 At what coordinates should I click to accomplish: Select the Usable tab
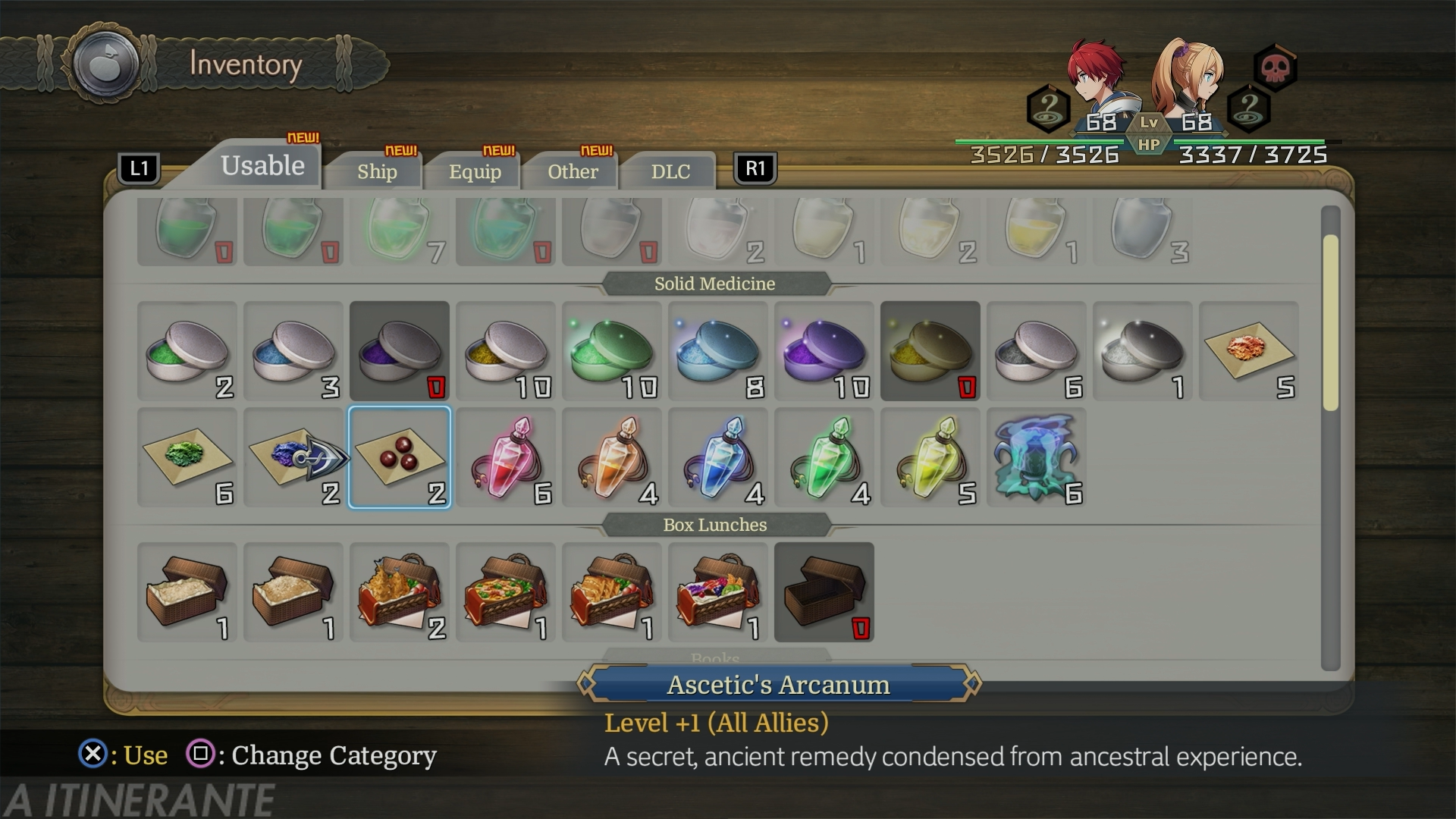coord(262,165)
